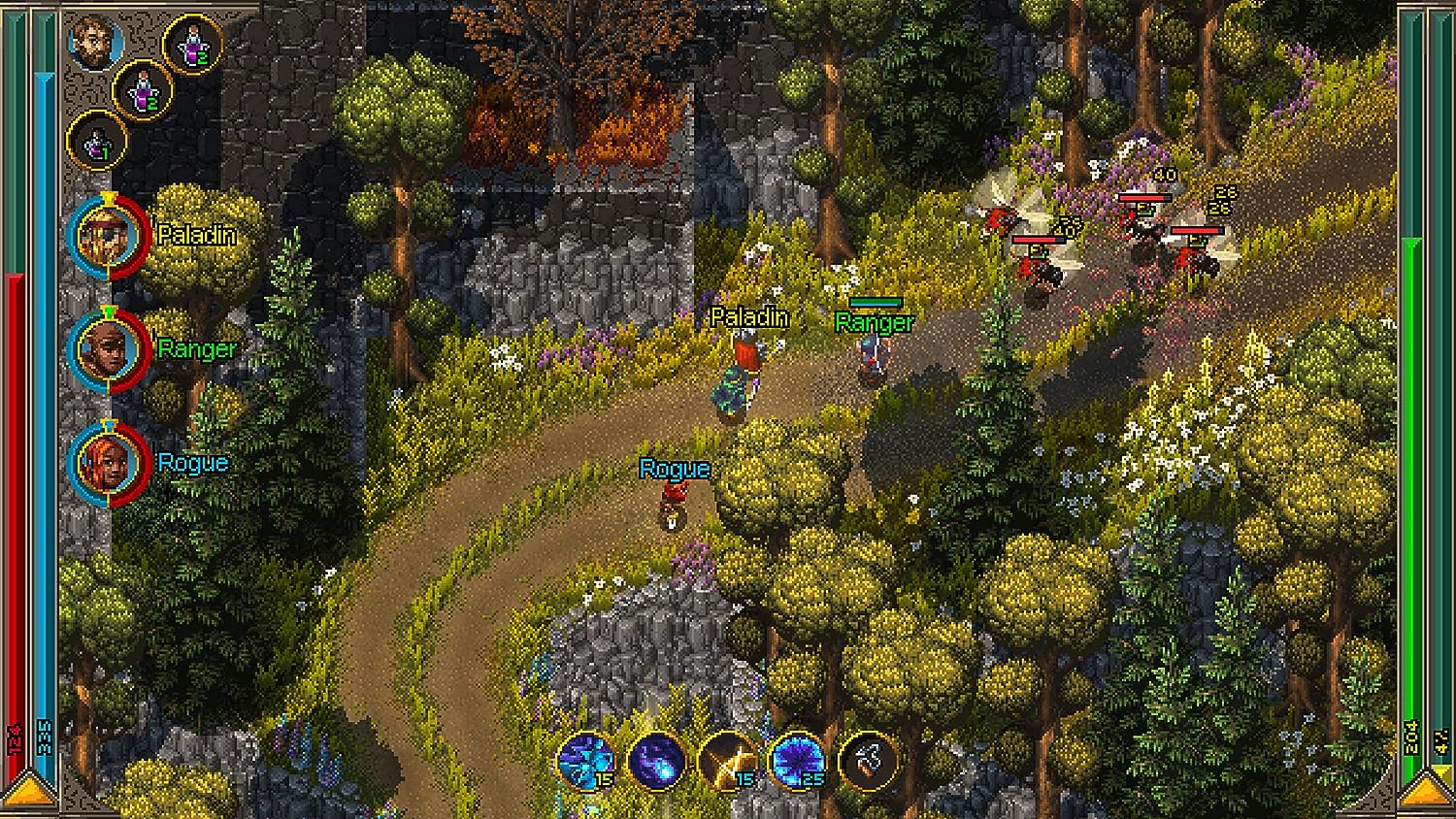This screenshot has width=1456, height=819.
Task: Use the golden sword attack ability
Action: (734, 762)
